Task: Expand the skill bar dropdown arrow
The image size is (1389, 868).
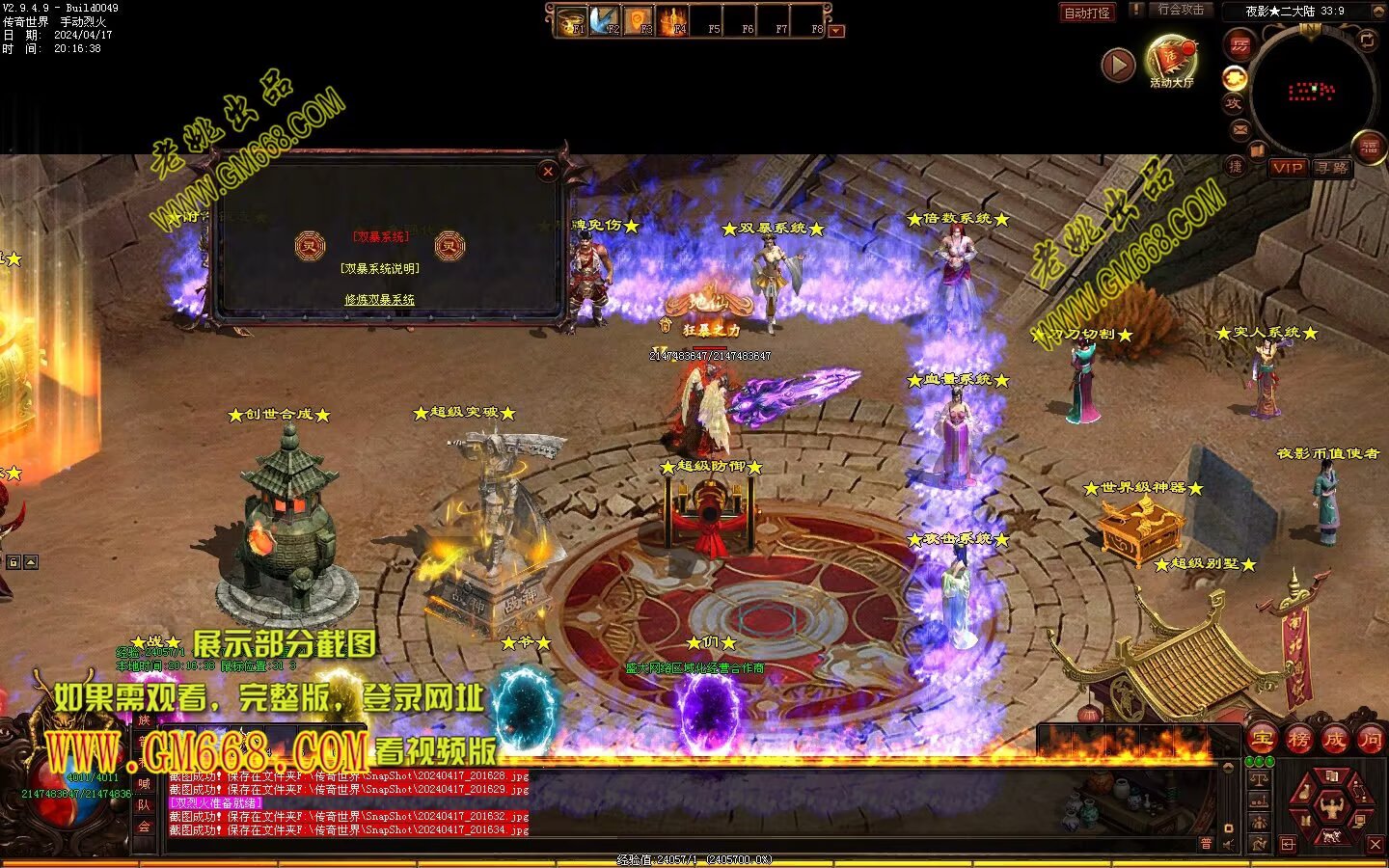Action: pyautogui.click(x=836, y=31)
